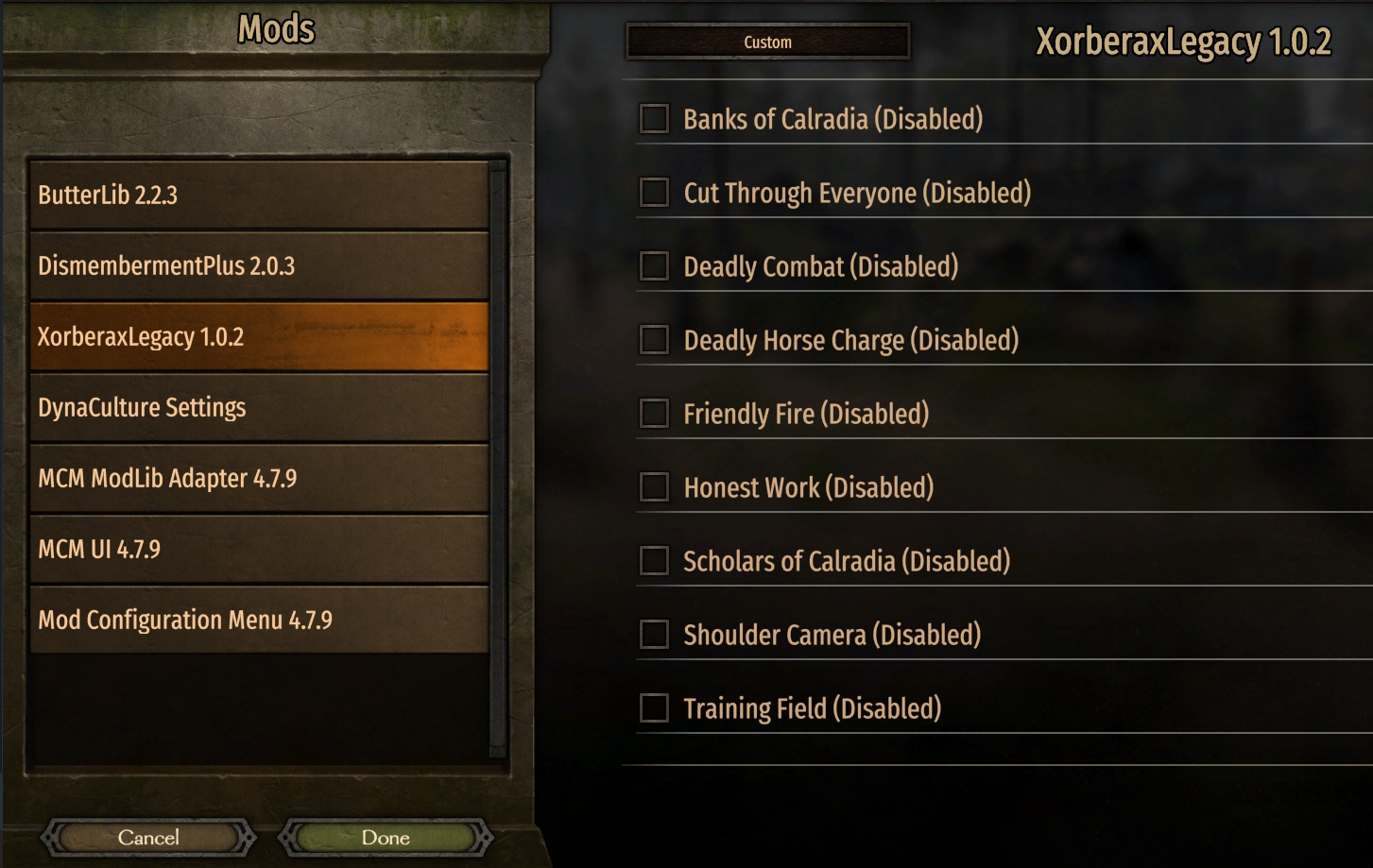This screenshot has height=868, width=1373.
Task: Toggle the Shoulder Camera checkbox
Action: (x=654, y=635)
